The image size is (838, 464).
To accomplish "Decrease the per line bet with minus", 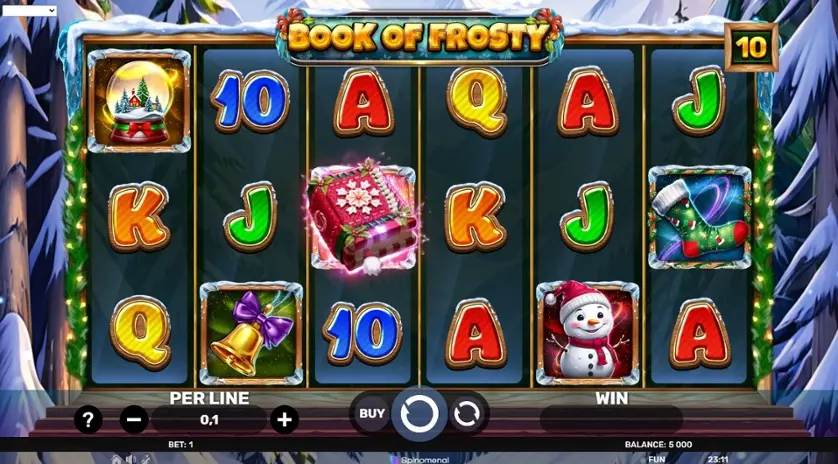I will click(x=134, y=420).
